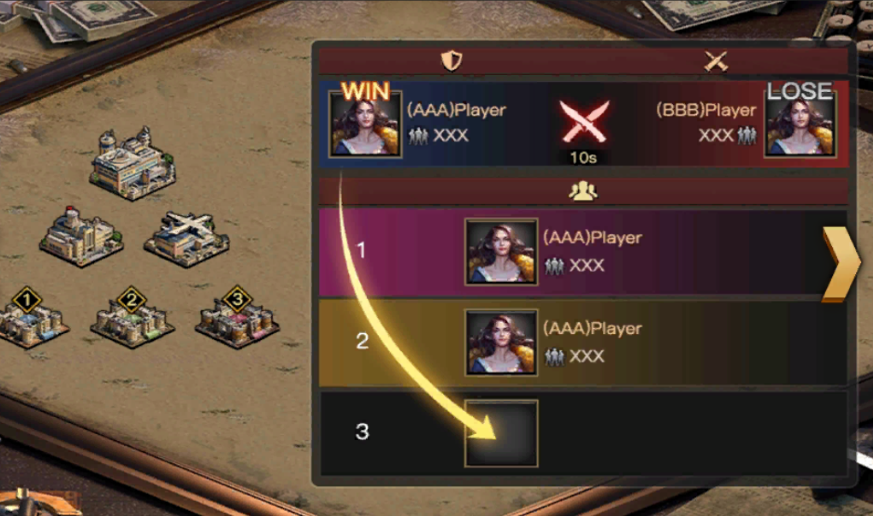Screen dimensions: 873x516
Task: Click the golden arrow to expand
Action: (x=839, y=263)
